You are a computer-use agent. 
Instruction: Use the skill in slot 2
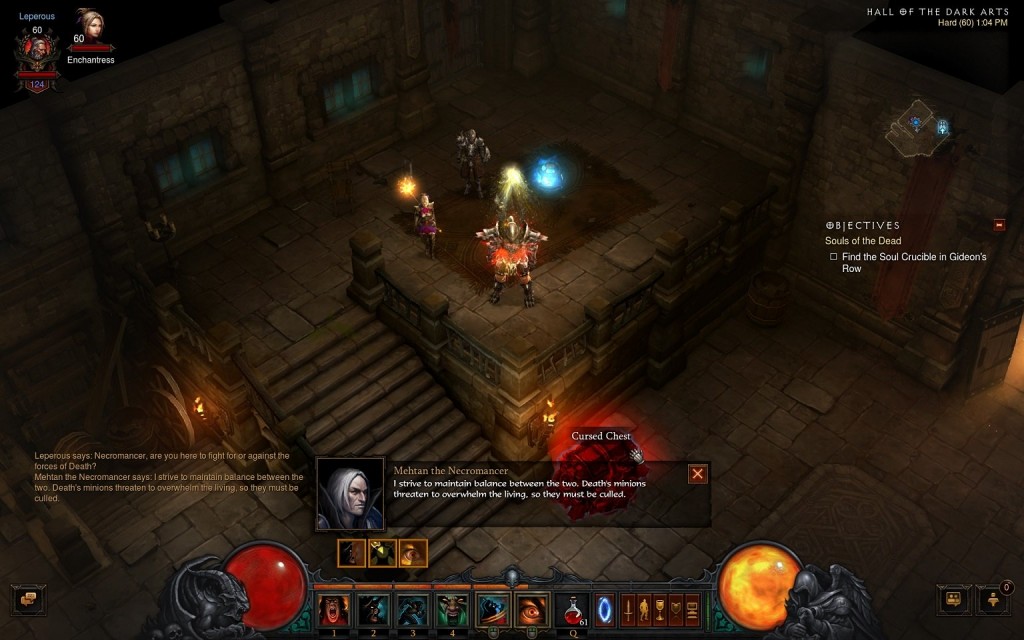(374, 609)
